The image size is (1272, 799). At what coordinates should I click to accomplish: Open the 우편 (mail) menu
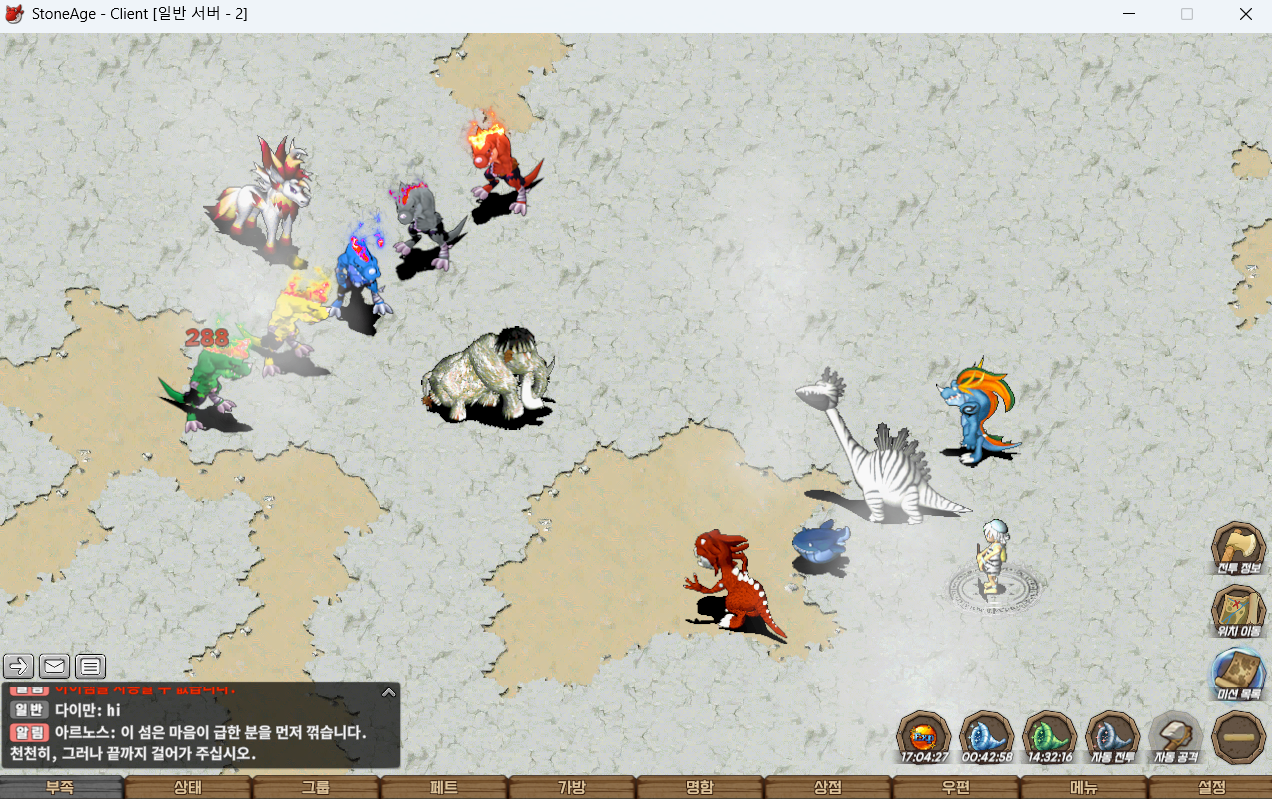coord(956,788)
